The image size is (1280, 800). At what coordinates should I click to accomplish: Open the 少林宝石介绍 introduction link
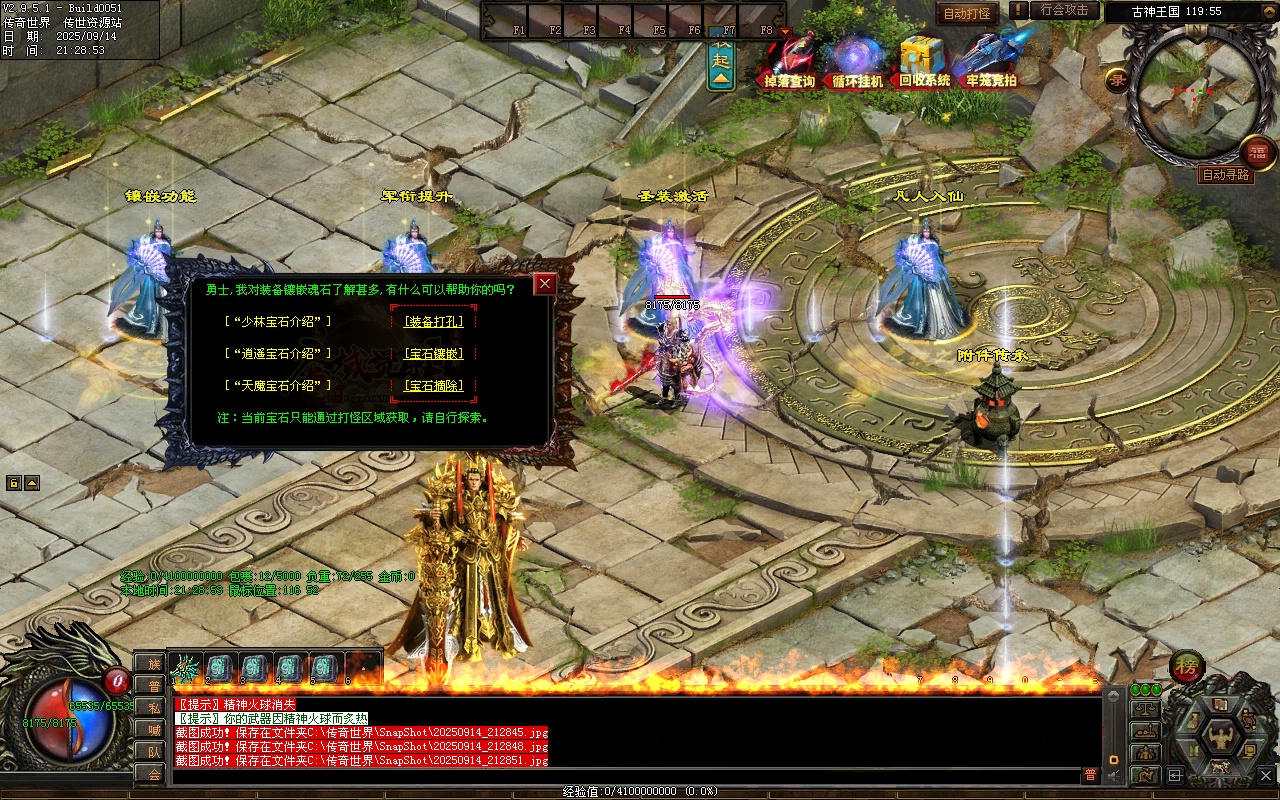click(280, 322)
